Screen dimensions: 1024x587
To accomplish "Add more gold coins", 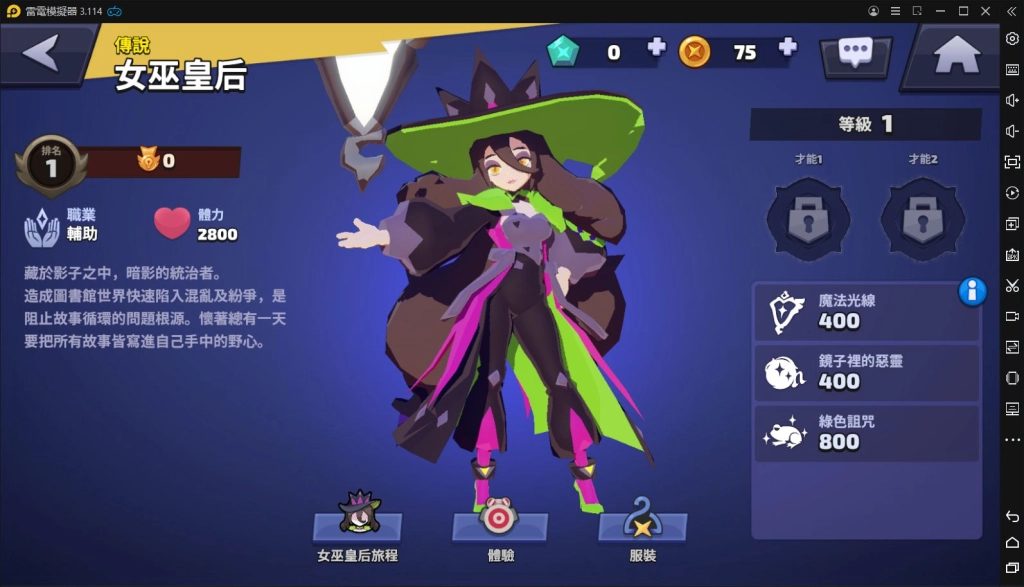I will pos(787,47).
